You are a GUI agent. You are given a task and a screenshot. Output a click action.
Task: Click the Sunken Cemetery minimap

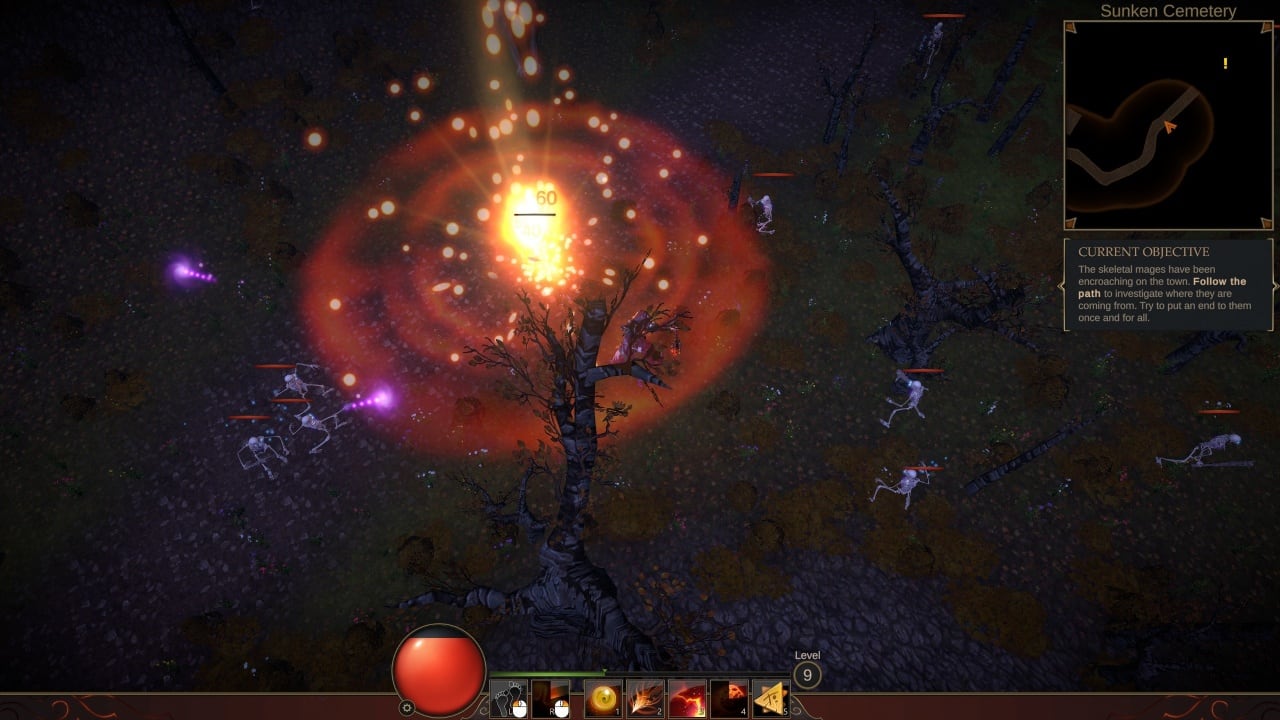point(1168,126)
